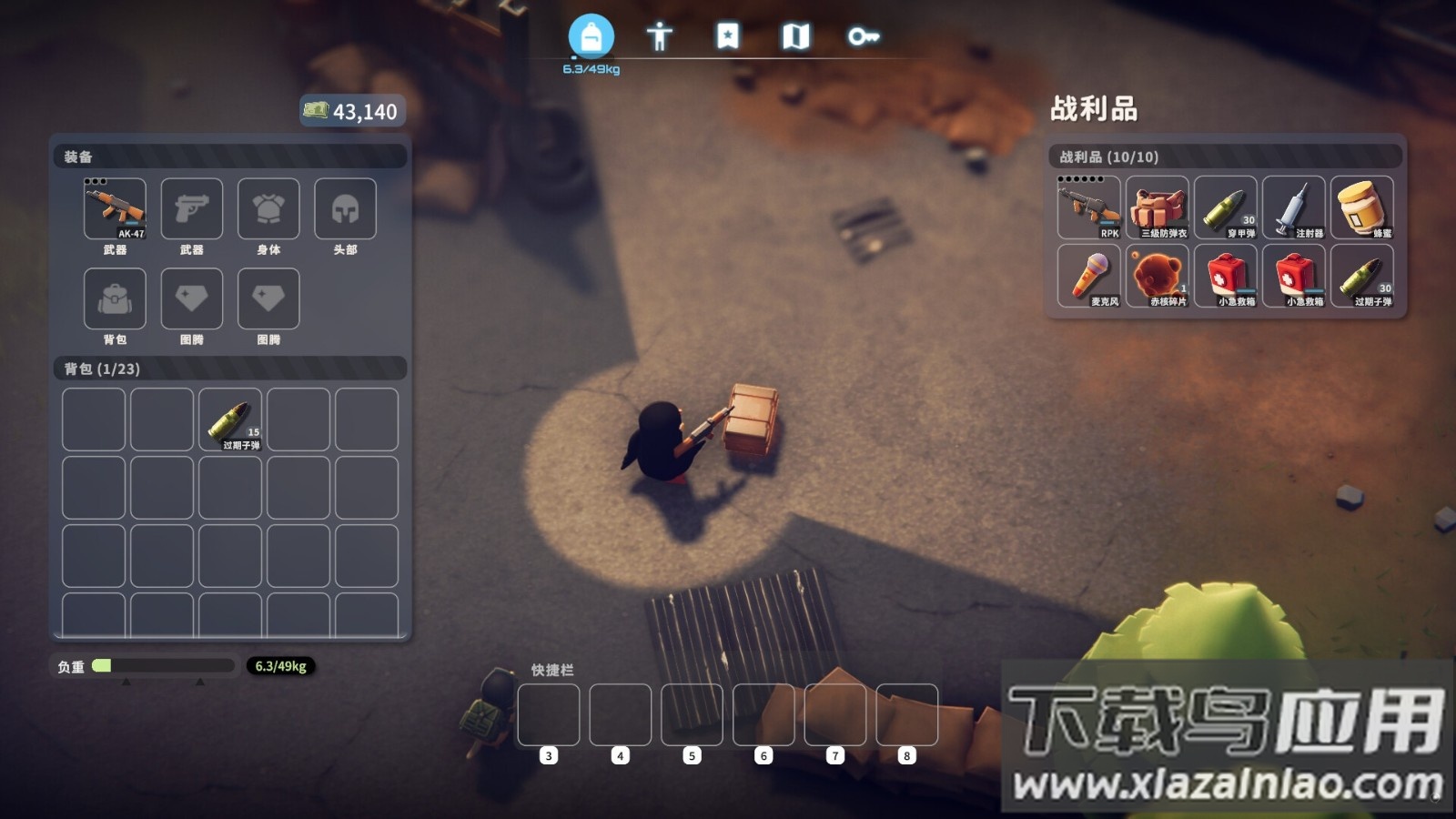1456x819 pixels.
Task: Take the syringe from the loot panel
Action: tap(1294, 207)
